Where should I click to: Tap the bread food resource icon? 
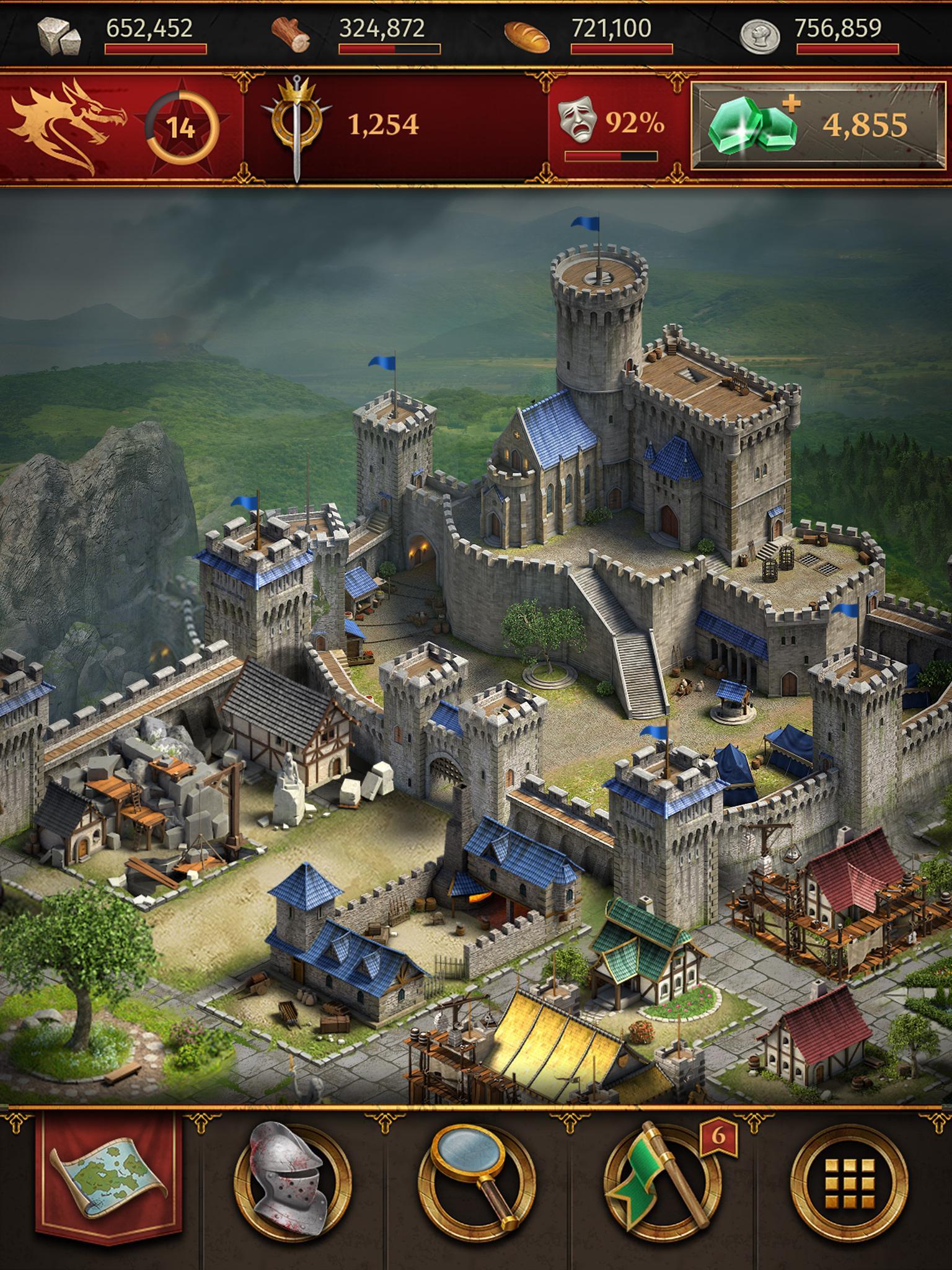pos(526,36)
